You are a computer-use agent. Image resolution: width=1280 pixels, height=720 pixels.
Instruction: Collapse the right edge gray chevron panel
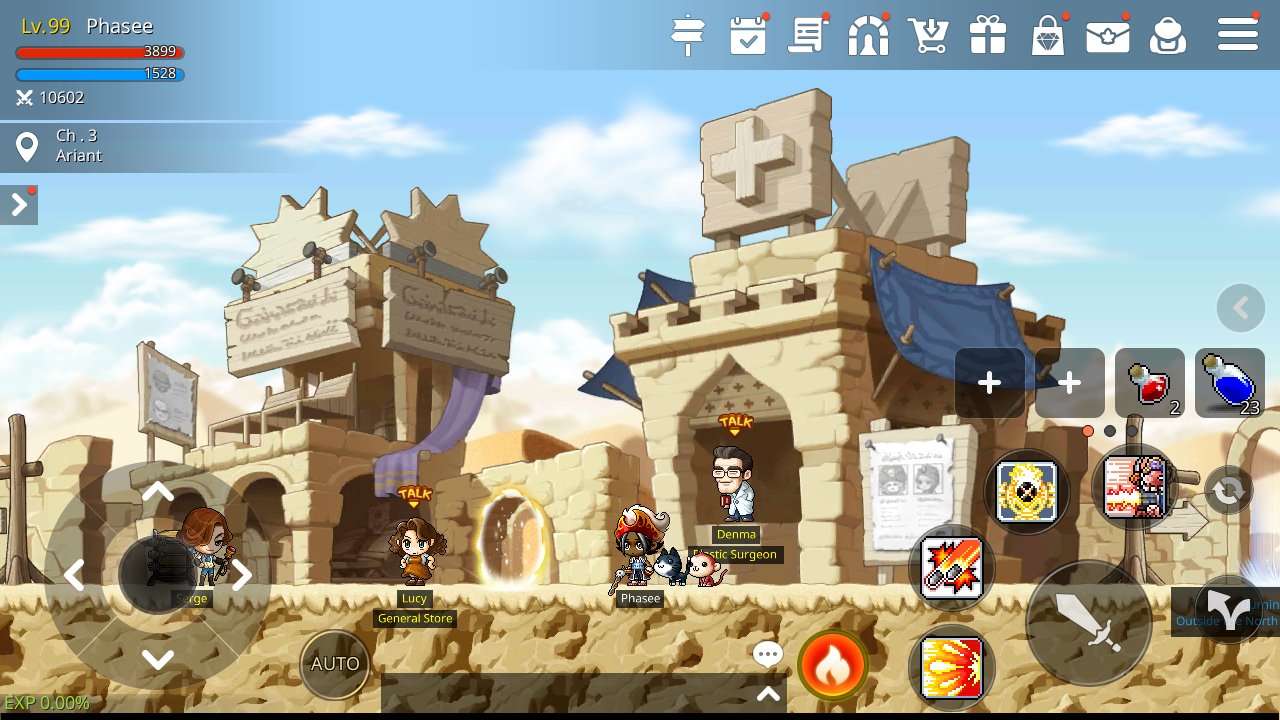[1240, 307]
